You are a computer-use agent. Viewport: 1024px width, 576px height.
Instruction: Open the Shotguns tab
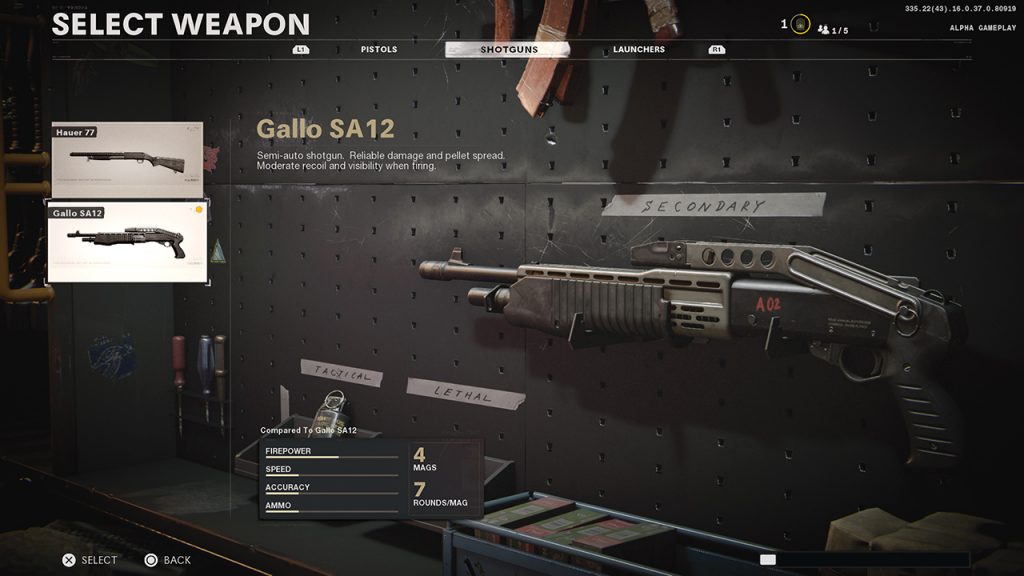pyautogui.click(x=508, y=49)
